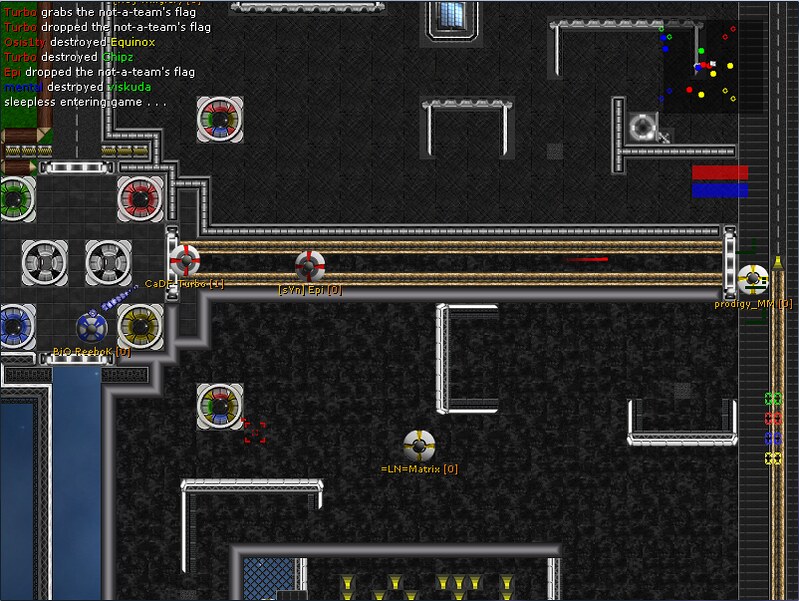Select the green team flag indicator
799x601 pixels.
click(773, 399)
